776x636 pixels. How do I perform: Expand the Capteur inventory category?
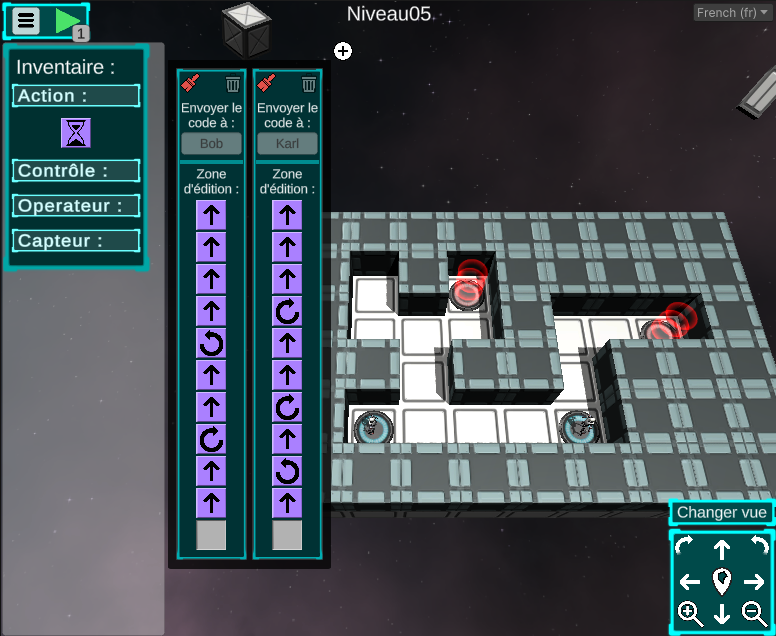tap(76, 241)
